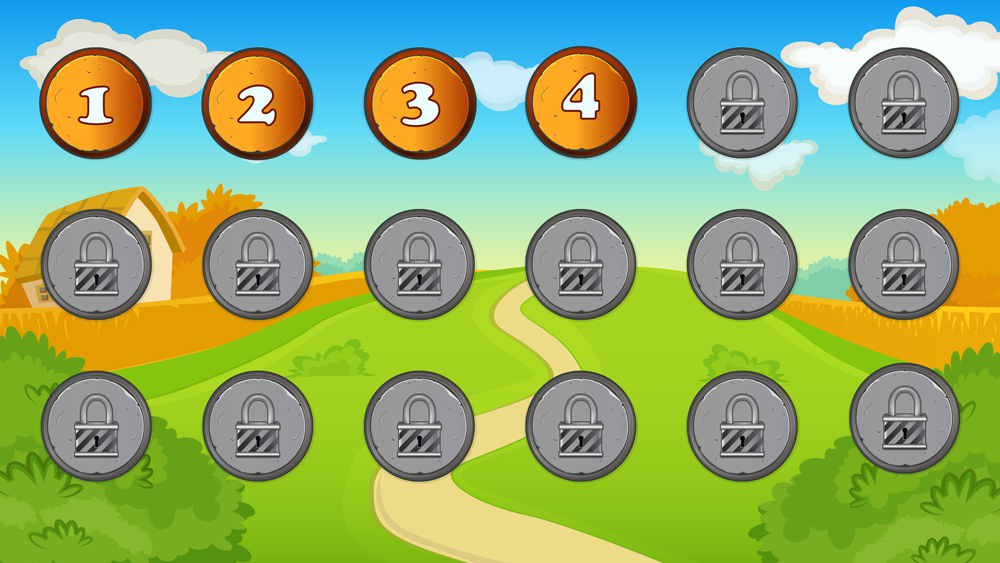Screen dimensions: 1000x563
Task: Select level 1
Action: [95, 103]
